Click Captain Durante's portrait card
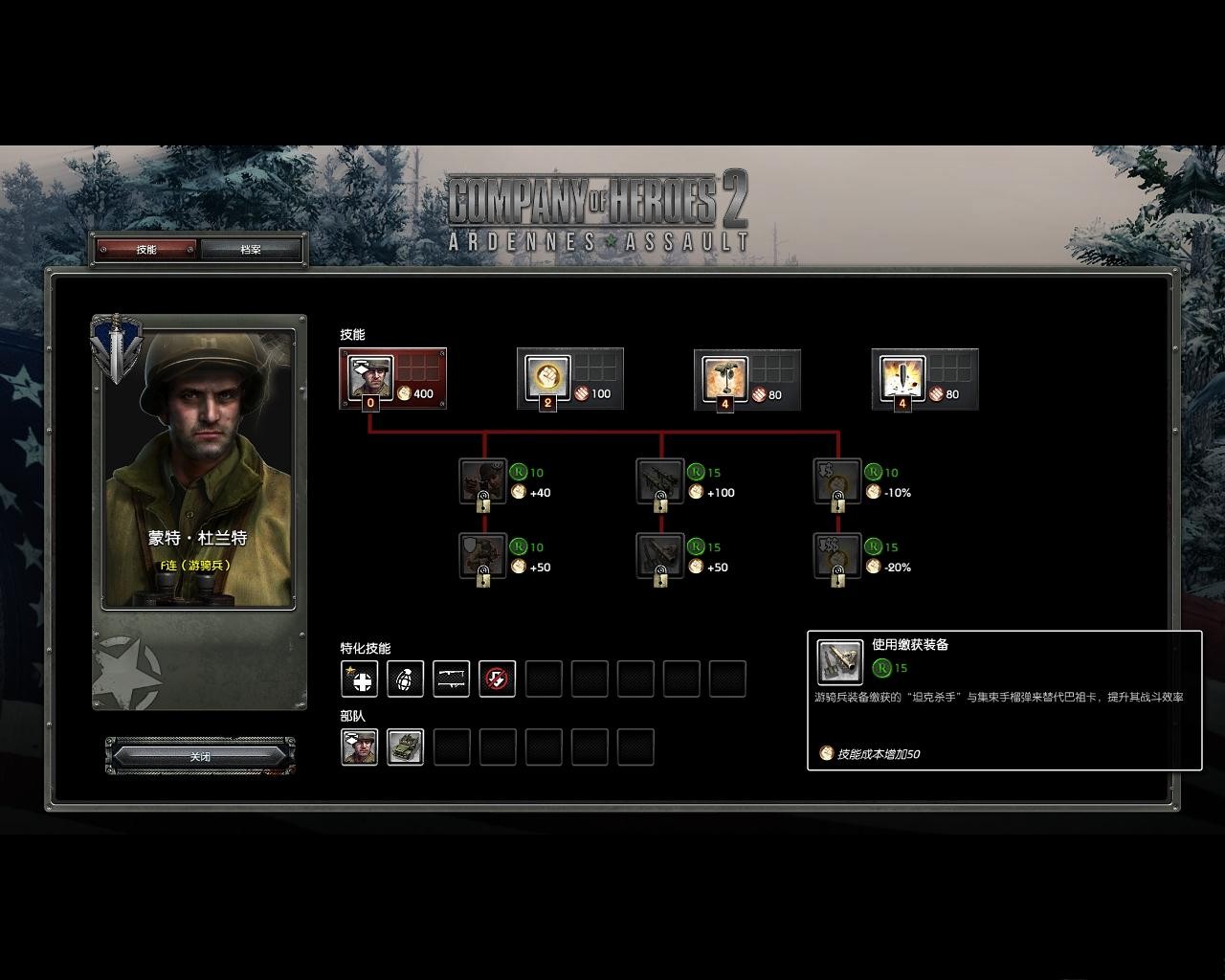This screenshot has height=980, width=1225. point(199,469)
